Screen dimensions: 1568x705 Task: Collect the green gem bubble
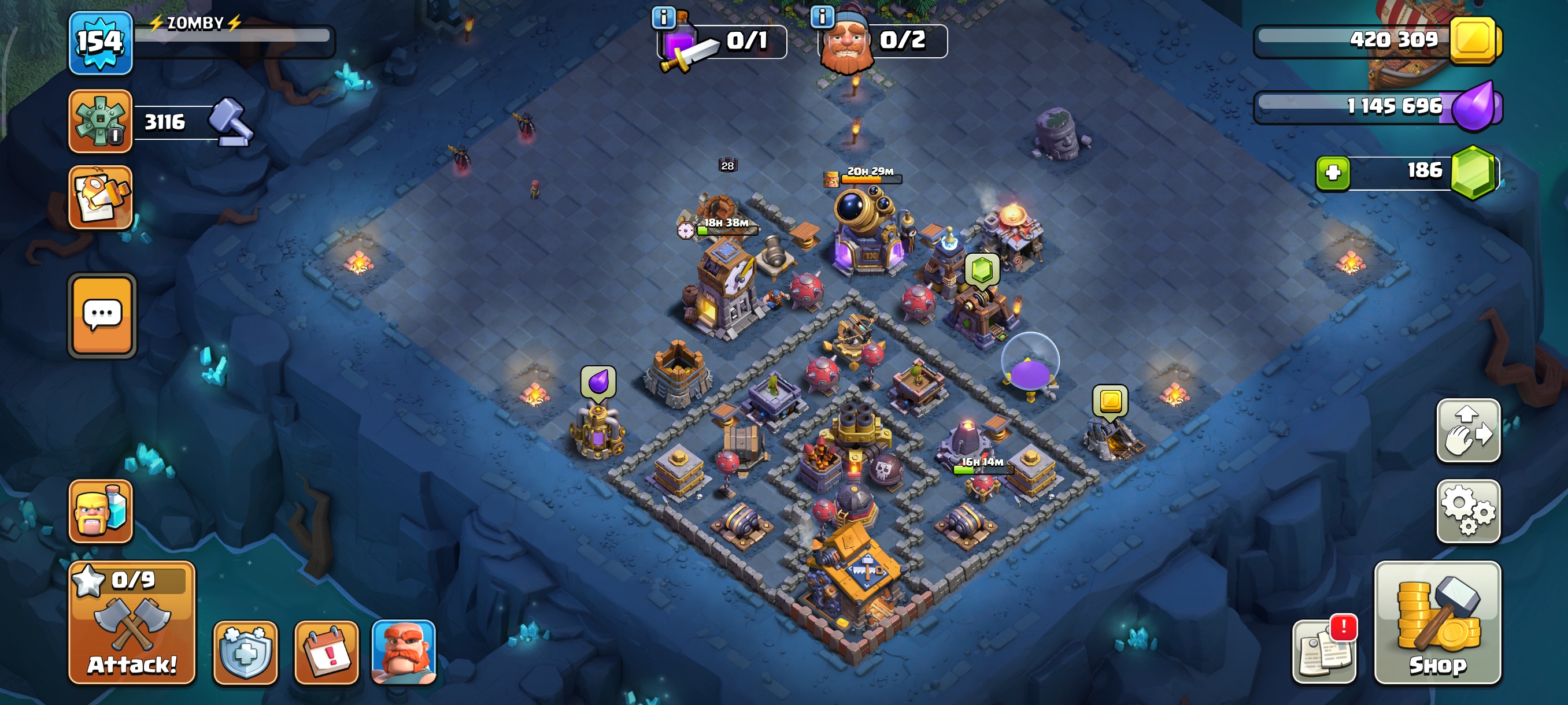pyautogui.click(x=981, y=269)
